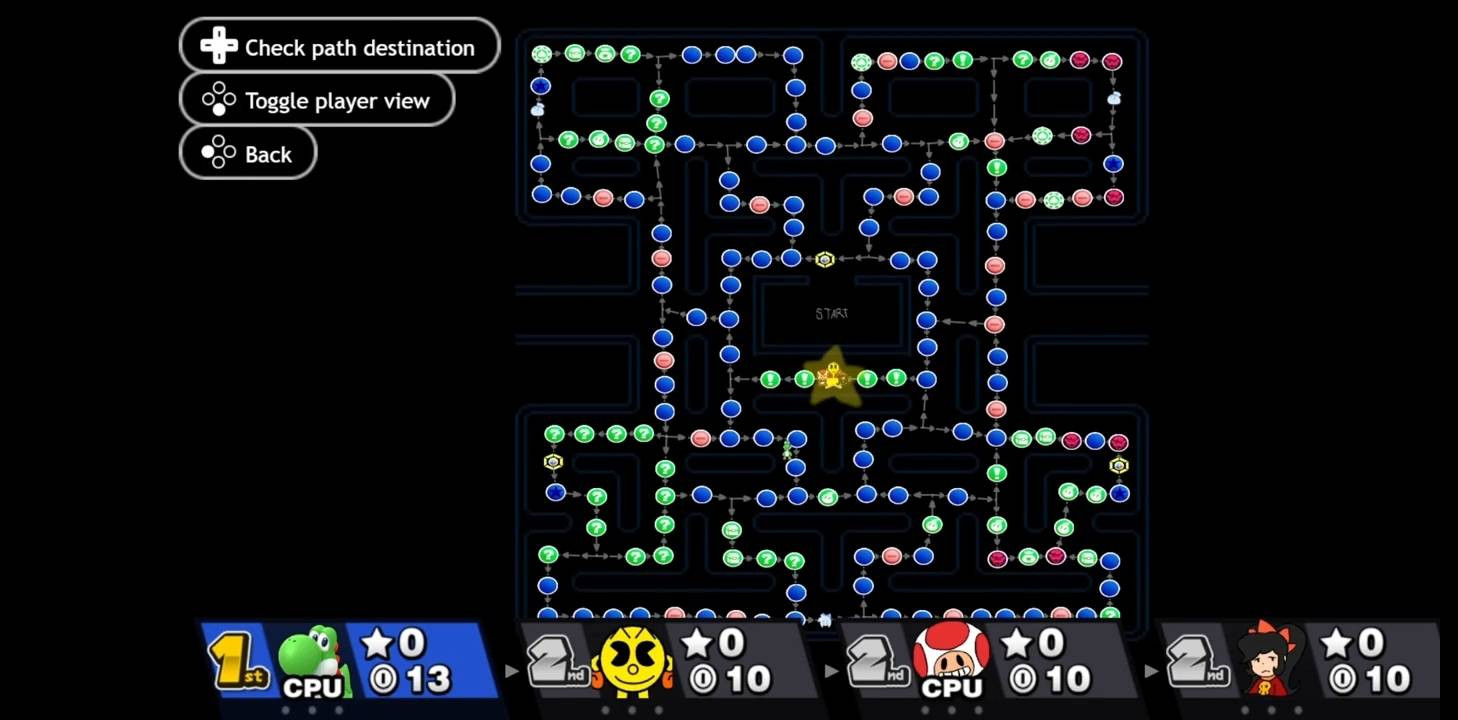Click the gold item shop hexagon near START
This screenshot has height=720, width=1458.
(824, 259)
